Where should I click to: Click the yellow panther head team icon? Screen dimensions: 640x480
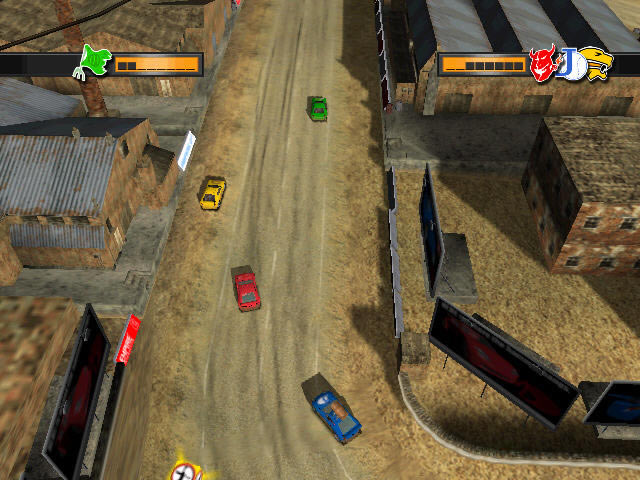(x=597, y=63)
